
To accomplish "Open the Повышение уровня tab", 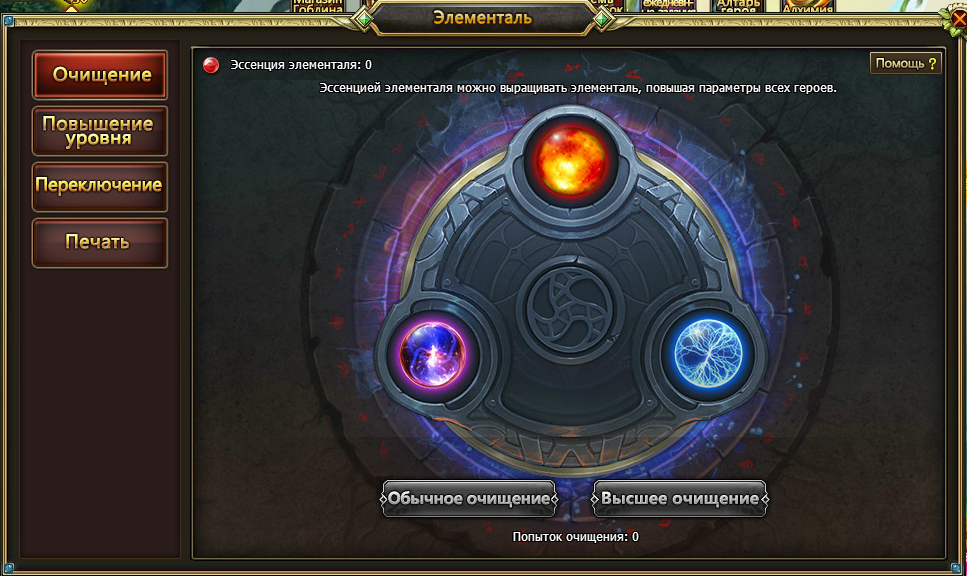I will tap(100, 131).
